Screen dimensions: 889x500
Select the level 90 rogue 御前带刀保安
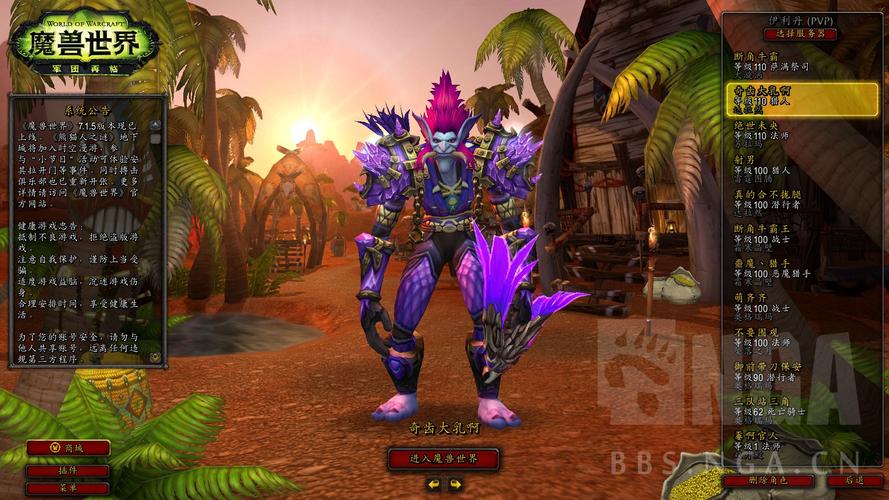790,372
